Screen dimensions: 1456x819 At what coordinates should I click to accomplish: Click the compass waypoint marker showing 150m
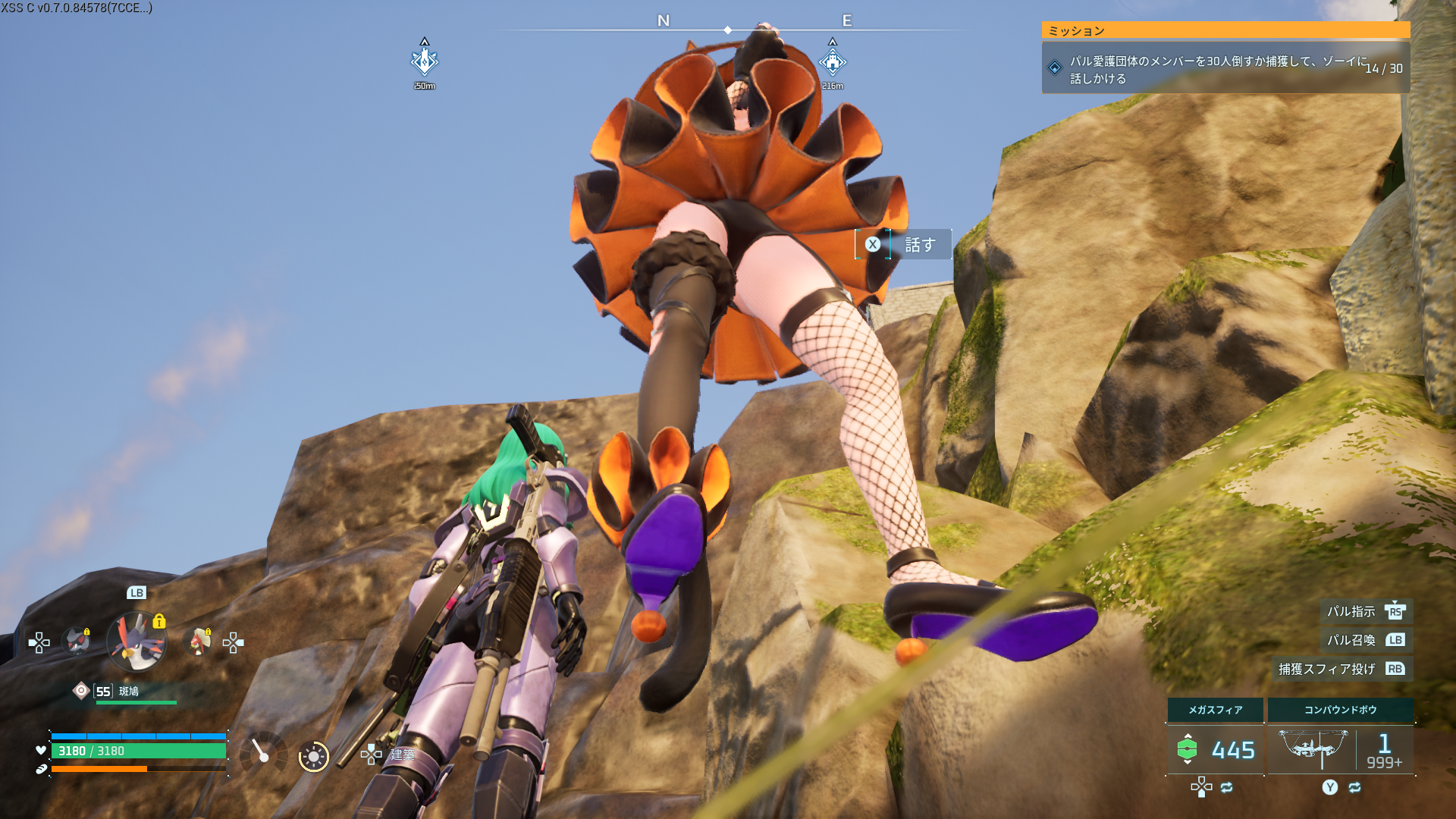(424, 61)
